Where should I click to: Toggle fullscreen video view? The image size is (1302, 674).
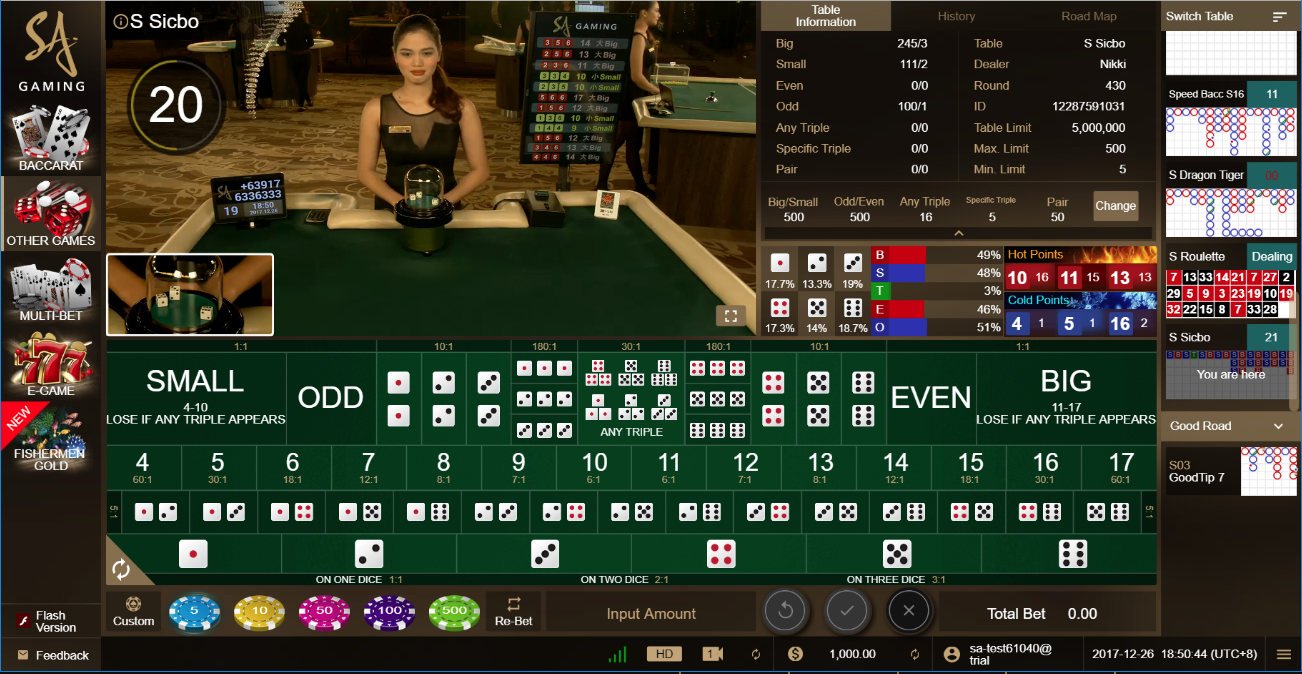(x=730, y=316)
